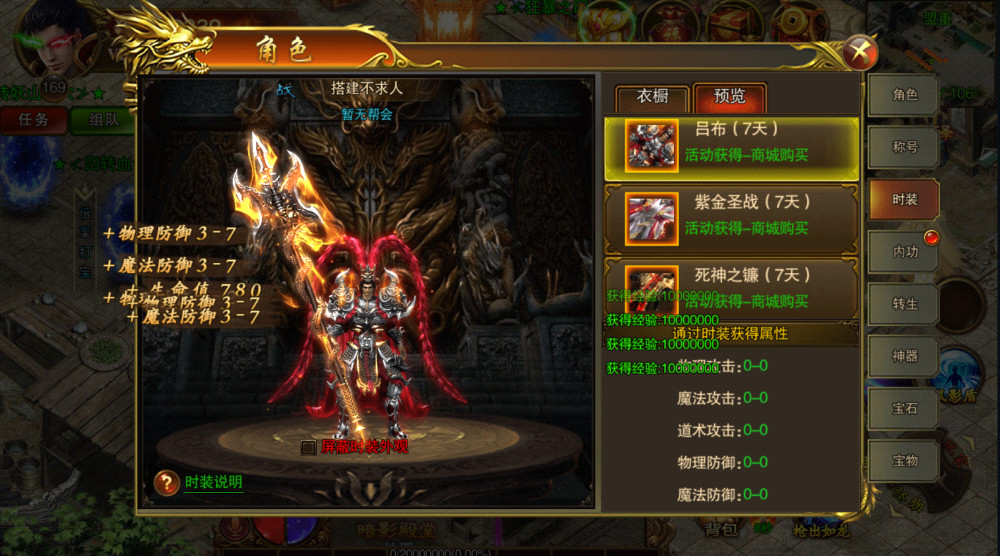Open the 宝石 gem tab

coord(904,408)
